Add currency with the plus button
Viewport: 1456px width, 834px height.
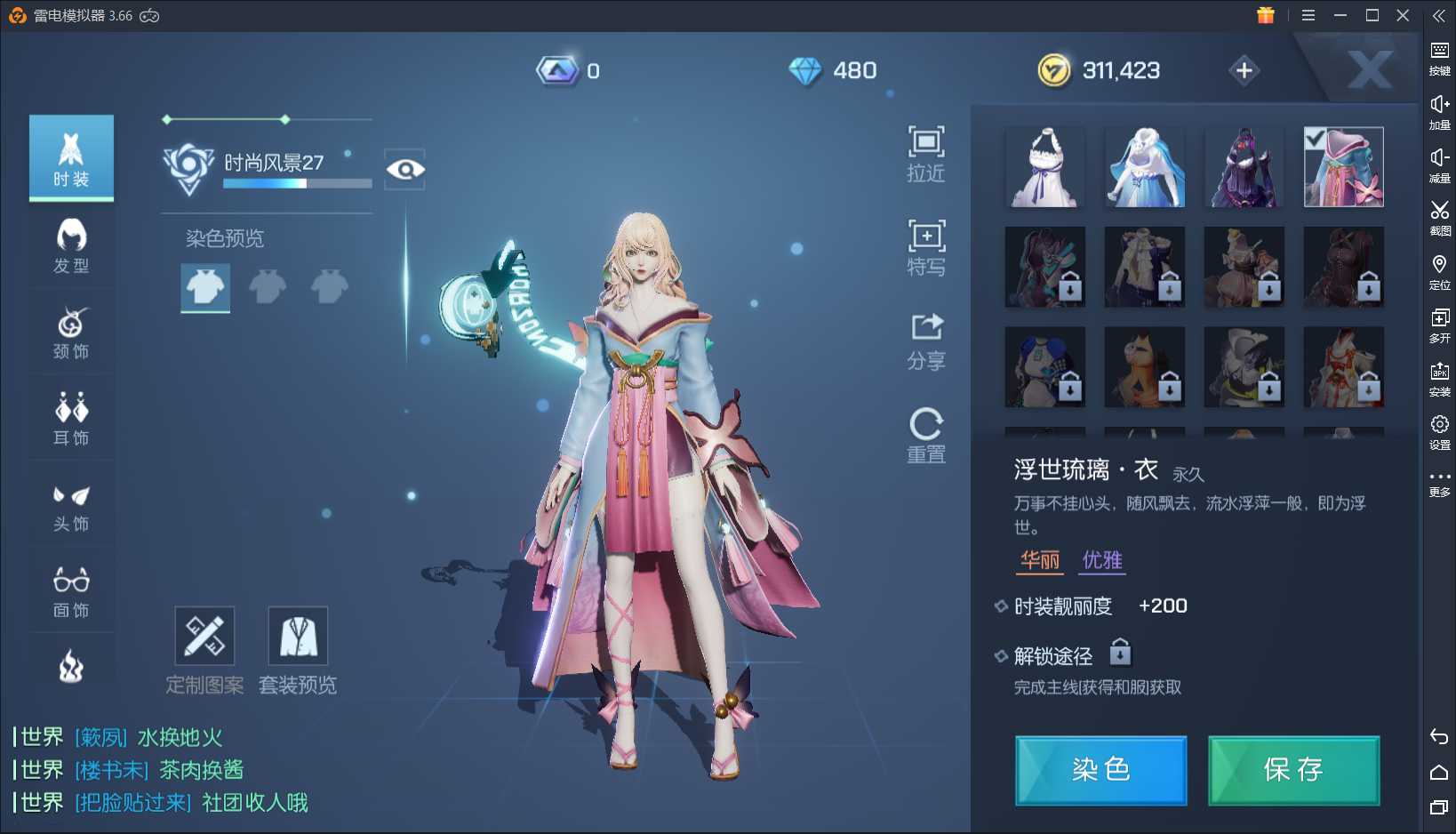(x=1244, y=70)
